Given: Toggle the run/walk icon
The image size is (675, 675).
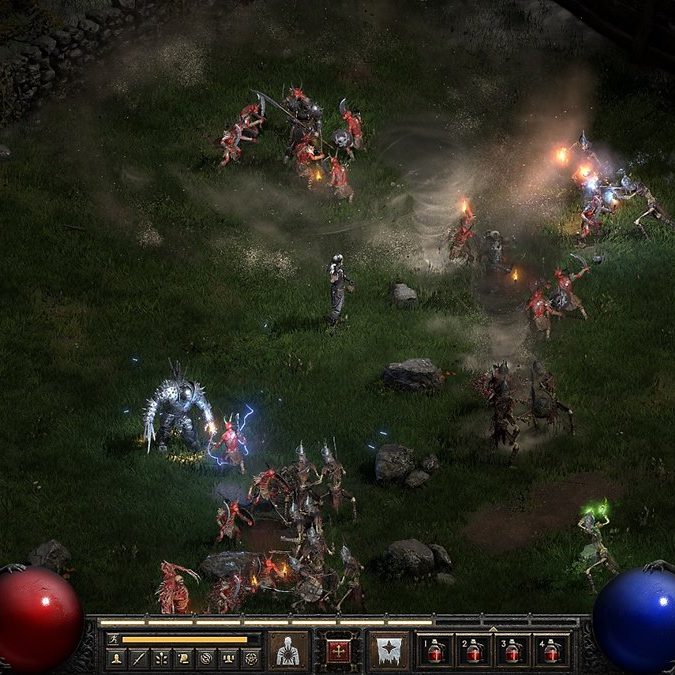Looking at the screenshot, I should pos(112,638).
